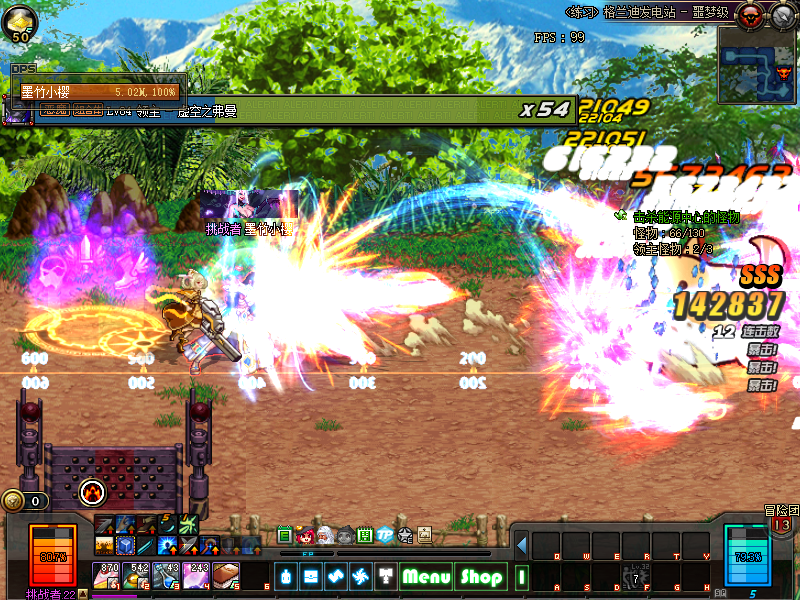This screenshot has width=800, height=600.
Task: Use the blue potion in quick slot 3
Action: pyautogui.click(x=166, y=575)
